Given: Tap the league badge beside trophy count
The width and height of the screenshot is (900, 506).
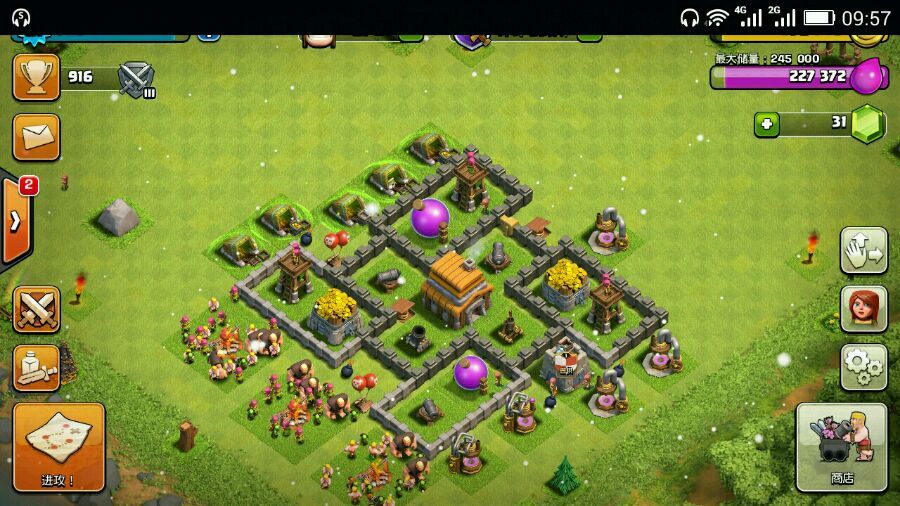Looking at the screenshot, I should pyautogui.click(x=135, y=78).
